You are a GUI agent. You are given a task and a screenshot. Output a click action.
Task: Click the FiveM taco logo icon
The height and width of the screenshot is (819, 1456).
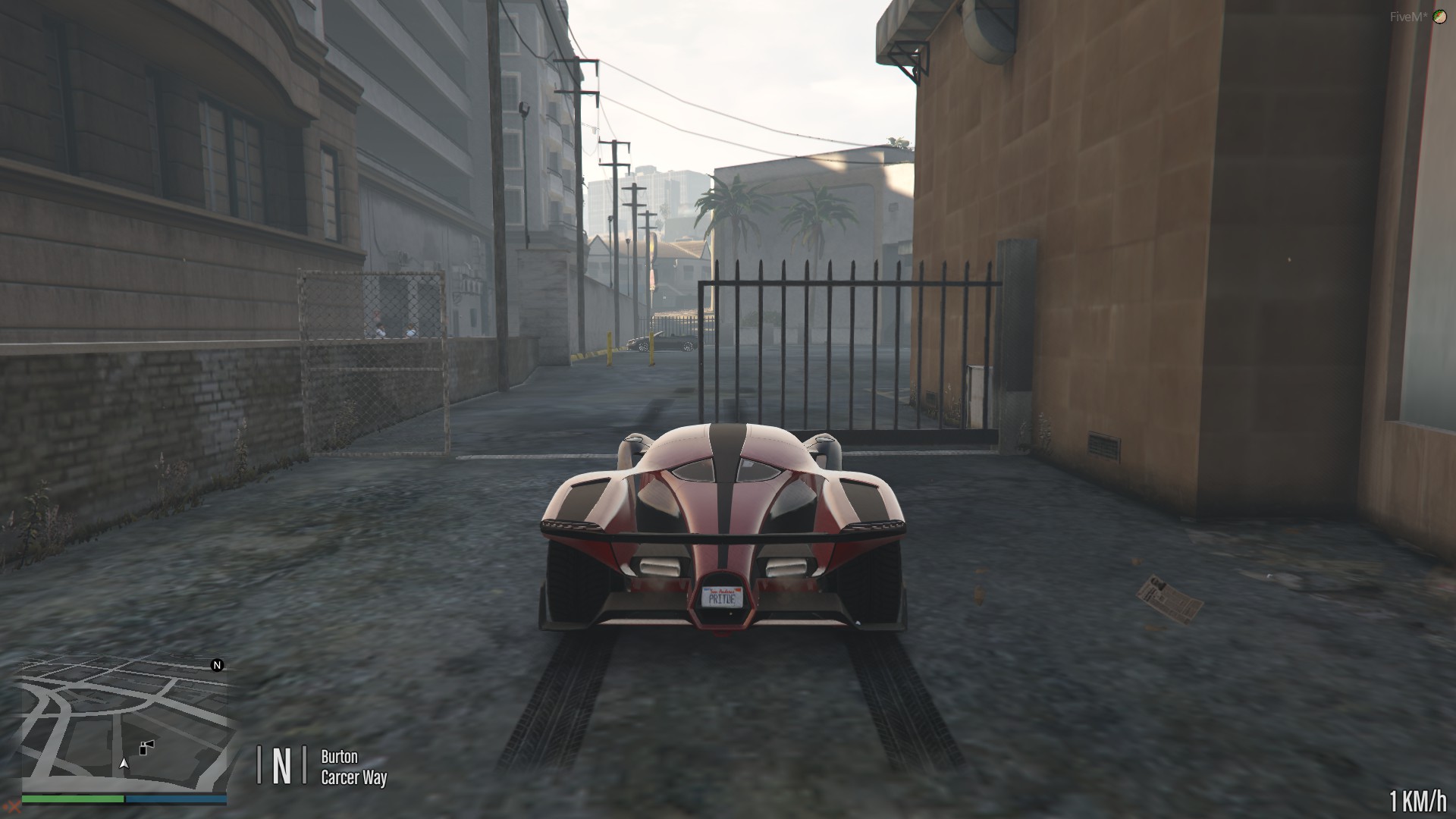coord(1440,17)
